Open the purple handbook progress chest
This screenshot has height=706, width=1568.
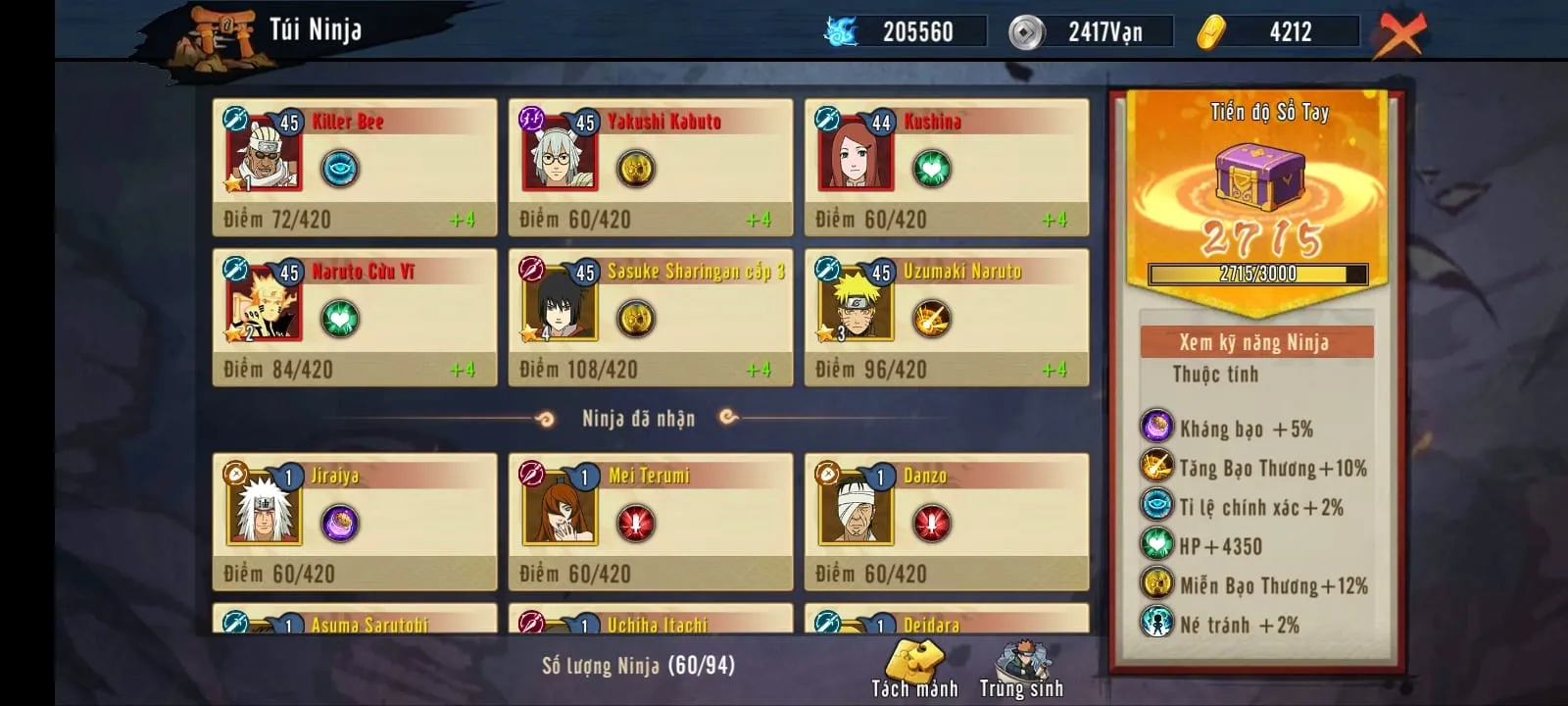pos(1259,178)
